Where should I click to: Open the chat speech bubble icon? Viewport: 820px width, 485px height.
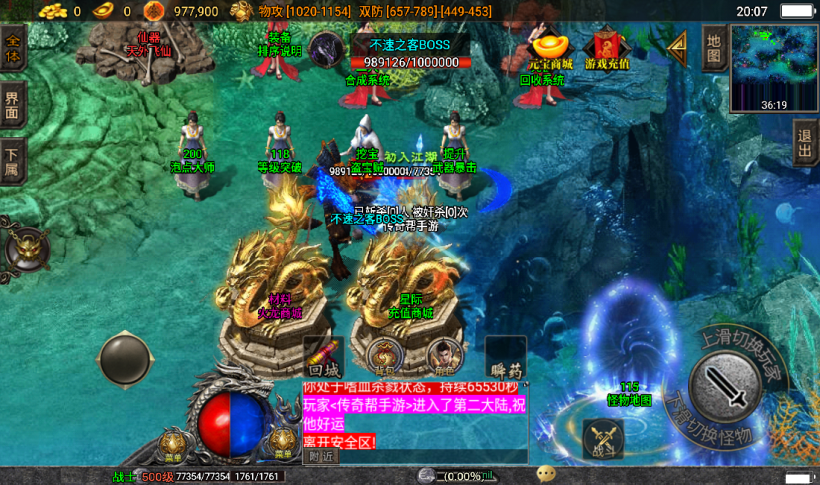pos(546,474)
